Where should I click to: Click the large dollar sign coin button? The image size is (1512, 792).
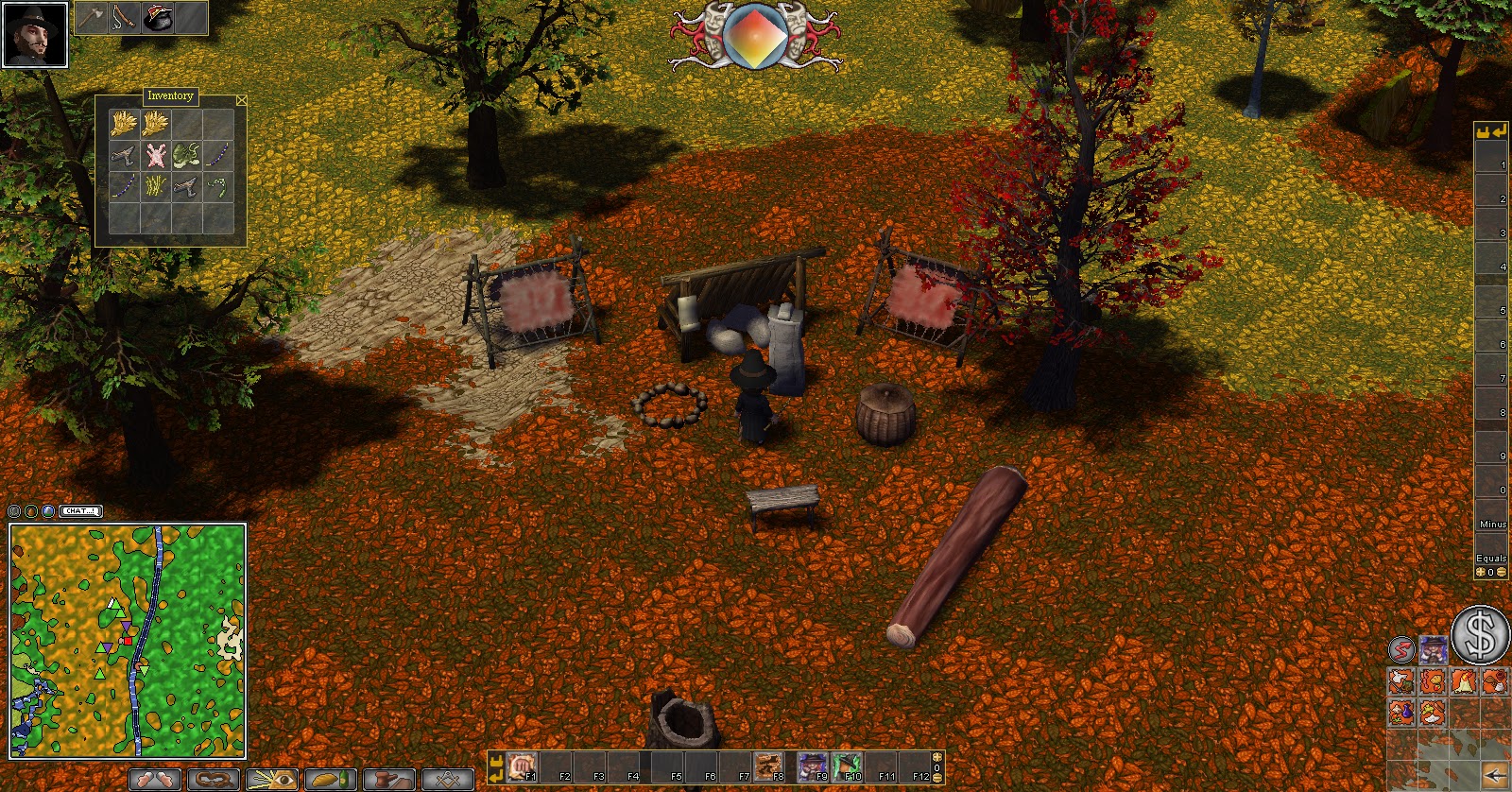coord(1480,634)
